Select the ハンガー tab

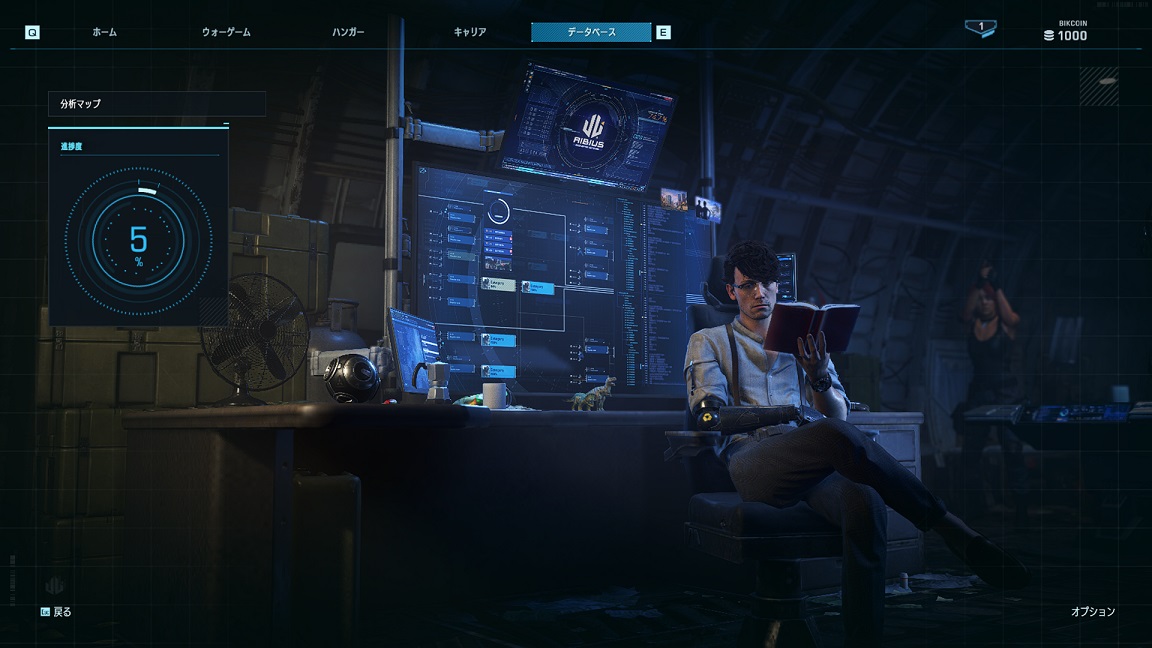click(x=348, y=32)
